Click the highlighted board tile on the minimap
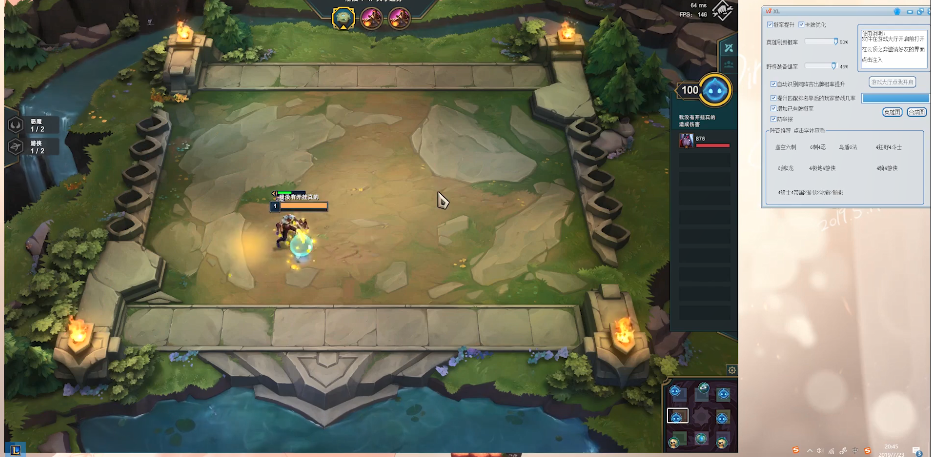The image size is (931, 457). tap(677, 415)
